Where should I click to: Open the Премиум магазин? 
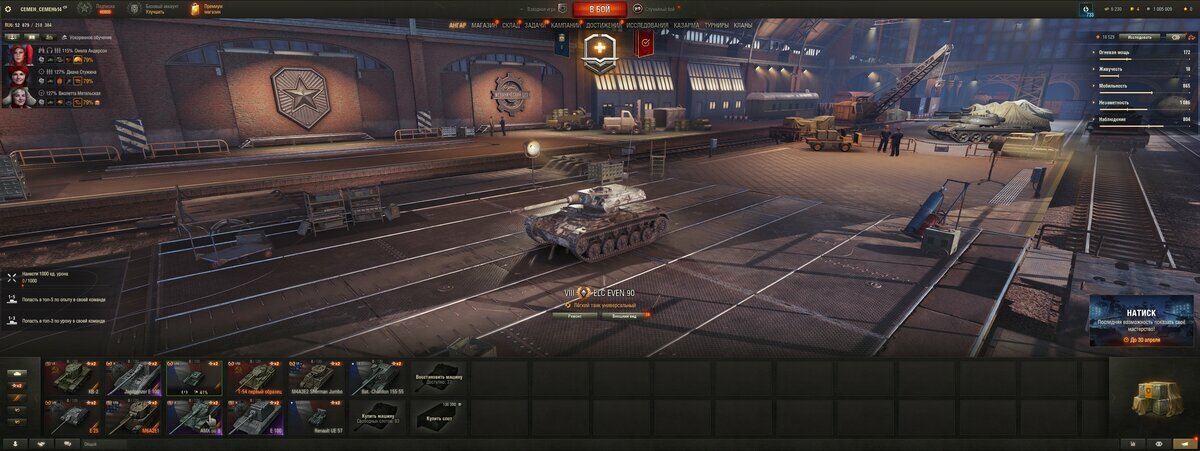[207, 9]
